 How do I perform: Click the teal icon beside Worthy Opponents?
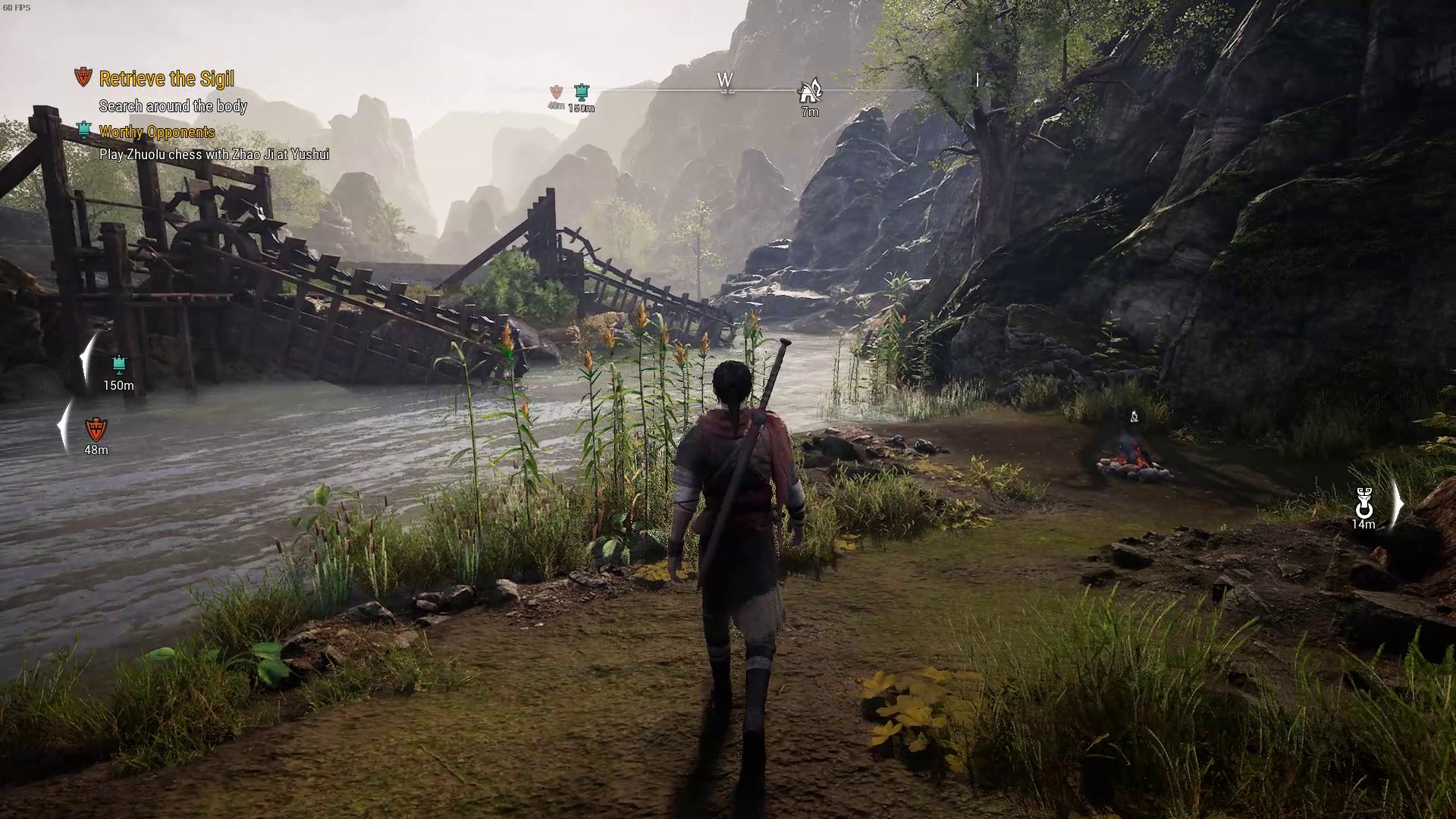84,130
